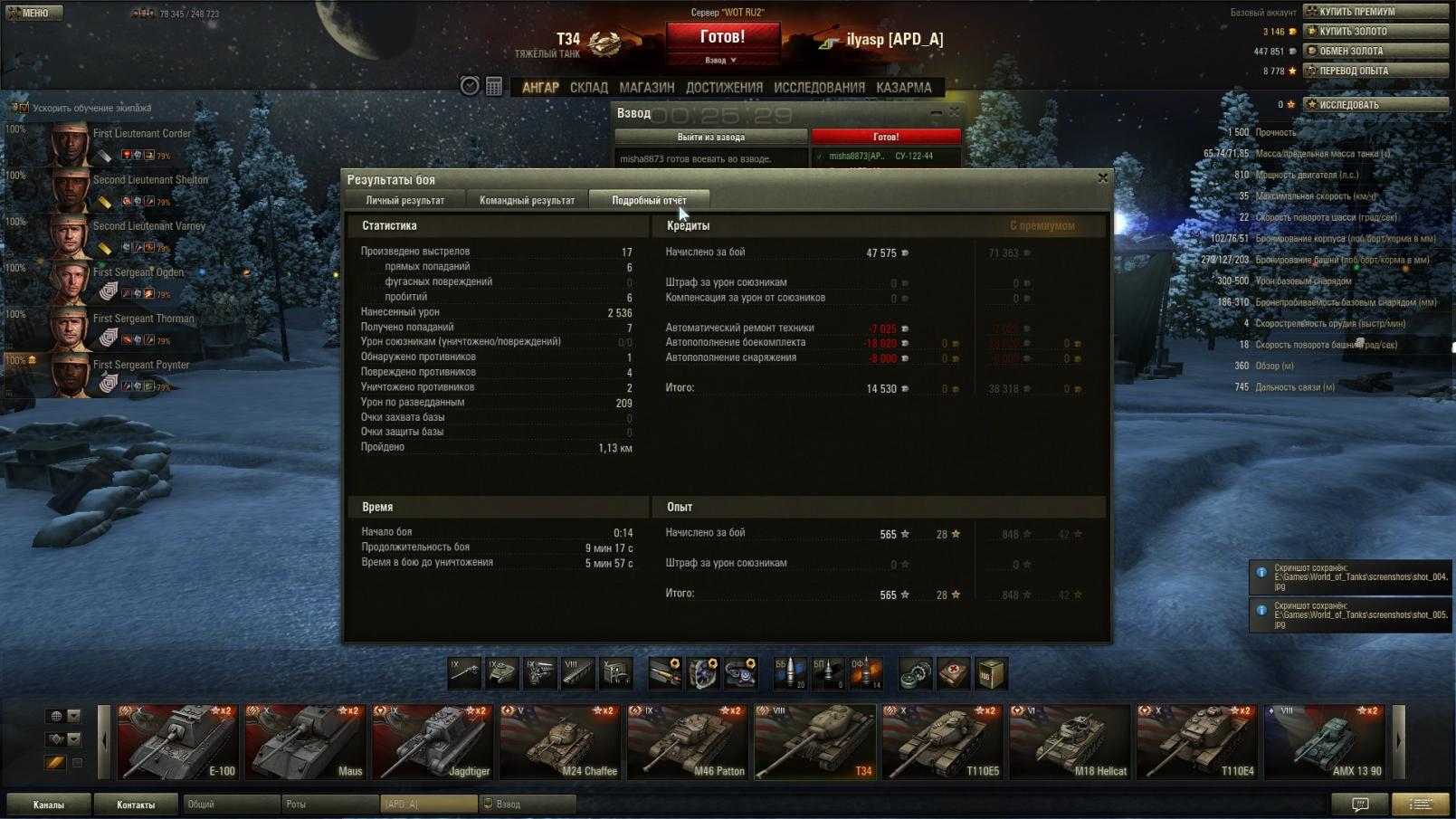Open the Исследования section
The image size is (1456, 819).
(x=819, y=88)
